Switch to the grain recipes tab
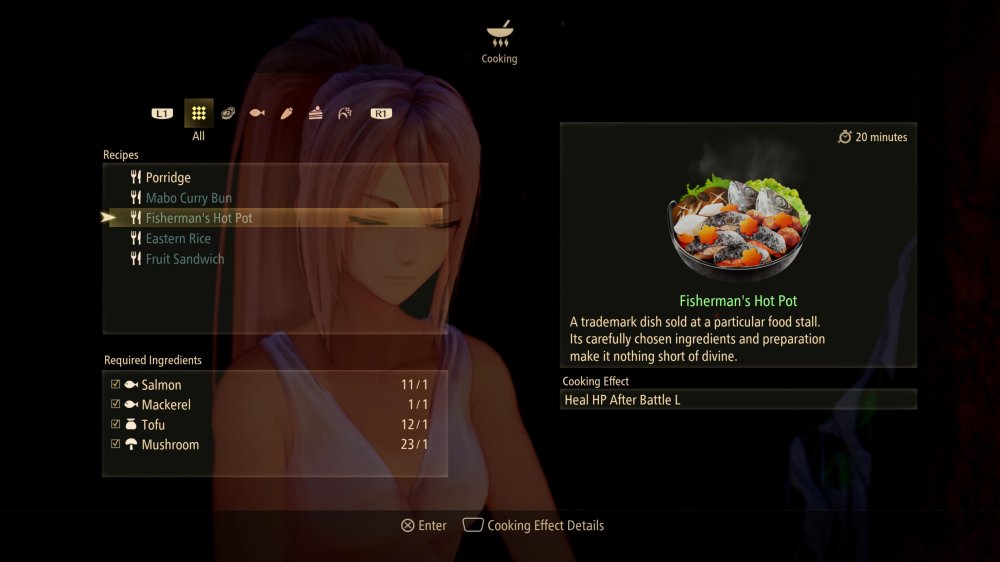 (x=345, y=113)
